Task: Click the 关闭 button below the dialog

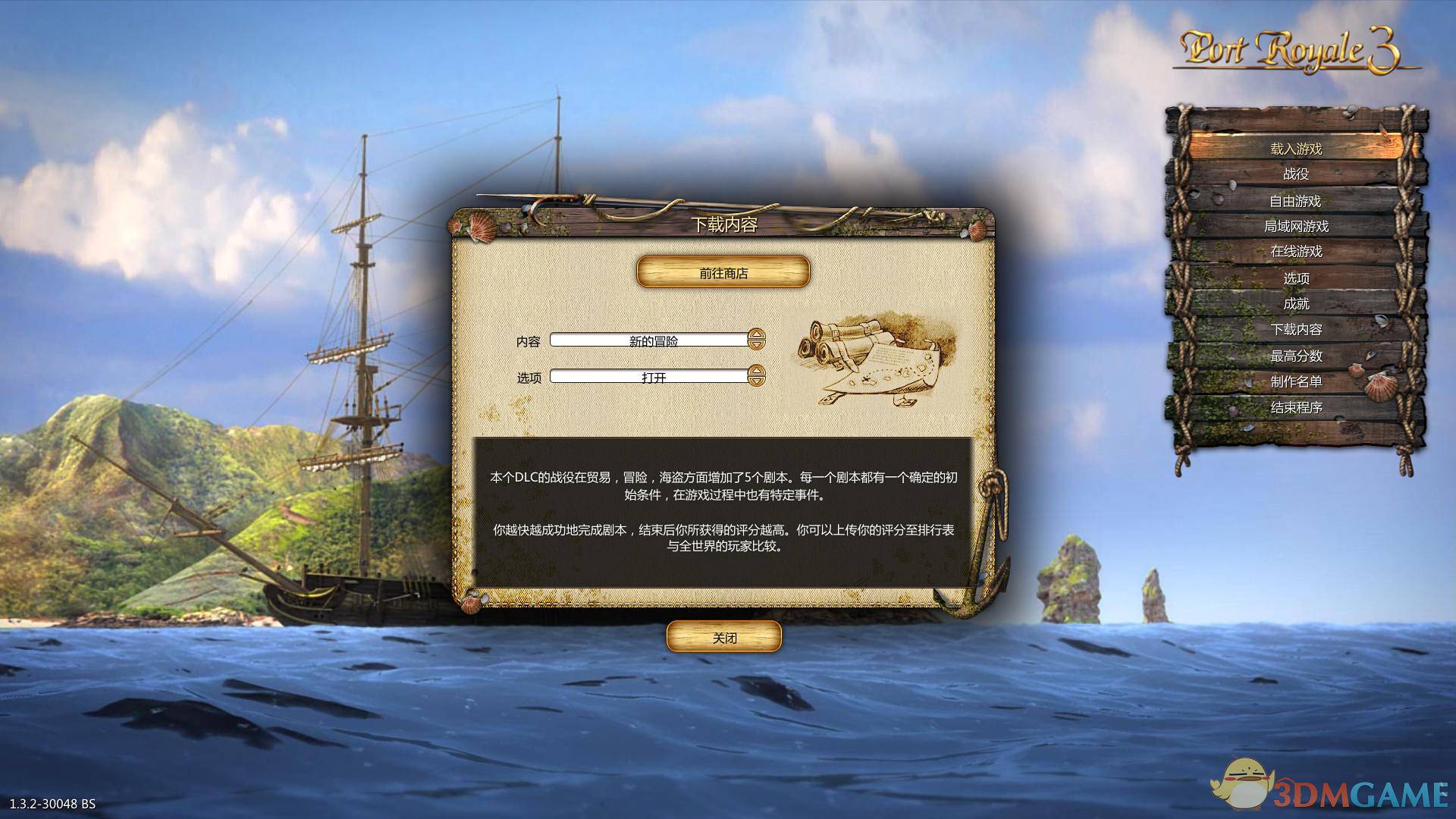Action: click(723, 637)
